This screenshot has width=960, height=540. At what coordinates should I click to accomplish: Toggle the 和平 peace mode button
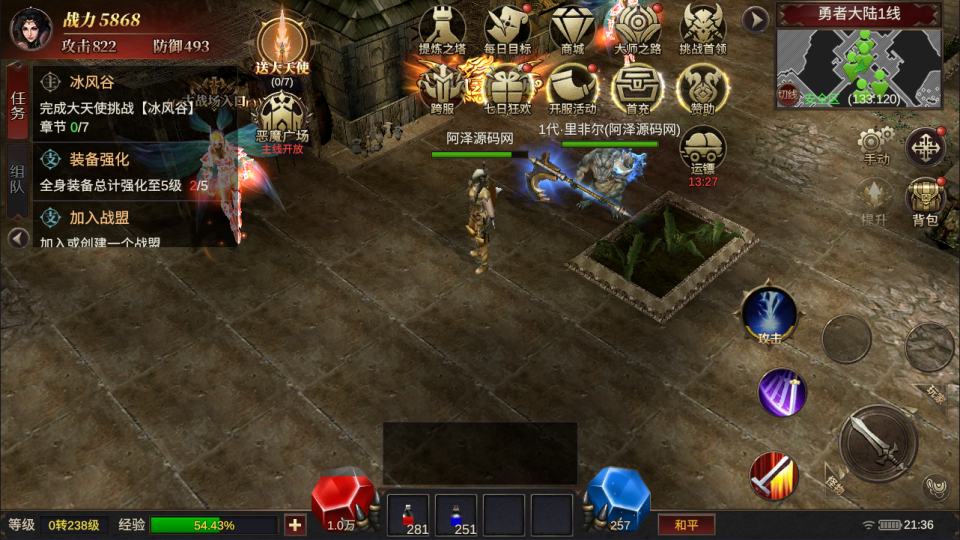(x=686, y=524)
